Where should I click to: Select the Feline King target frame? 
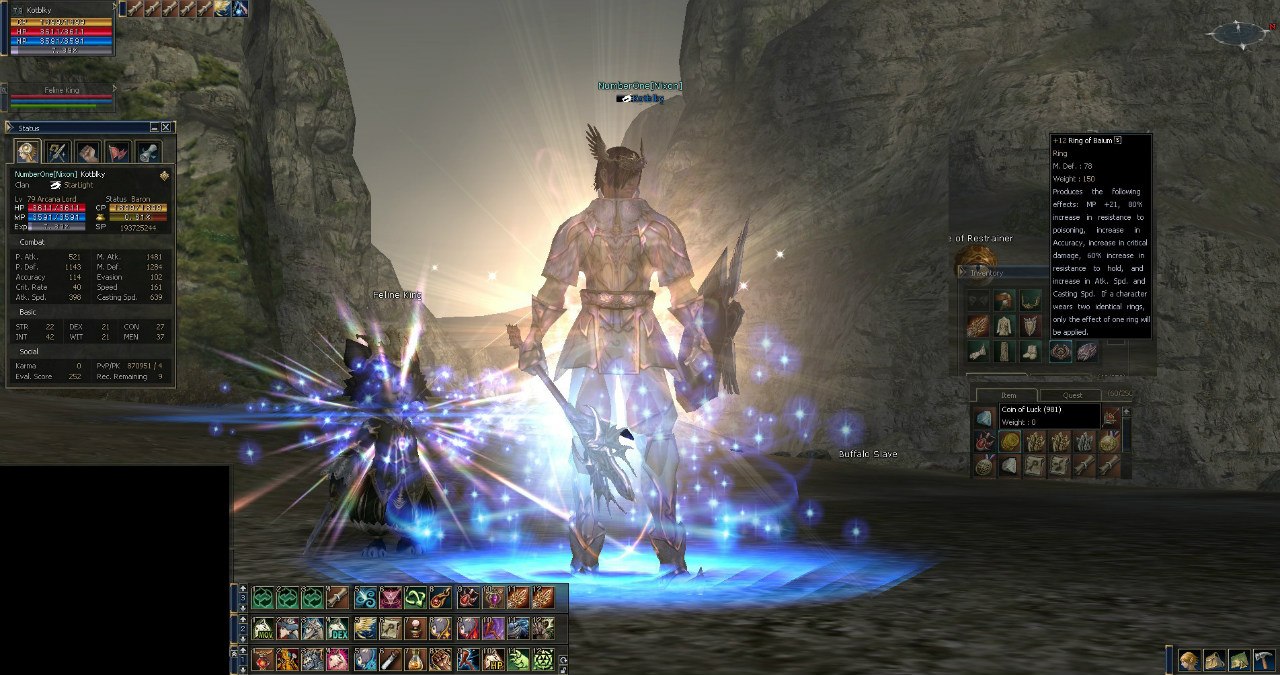point(60,96)
